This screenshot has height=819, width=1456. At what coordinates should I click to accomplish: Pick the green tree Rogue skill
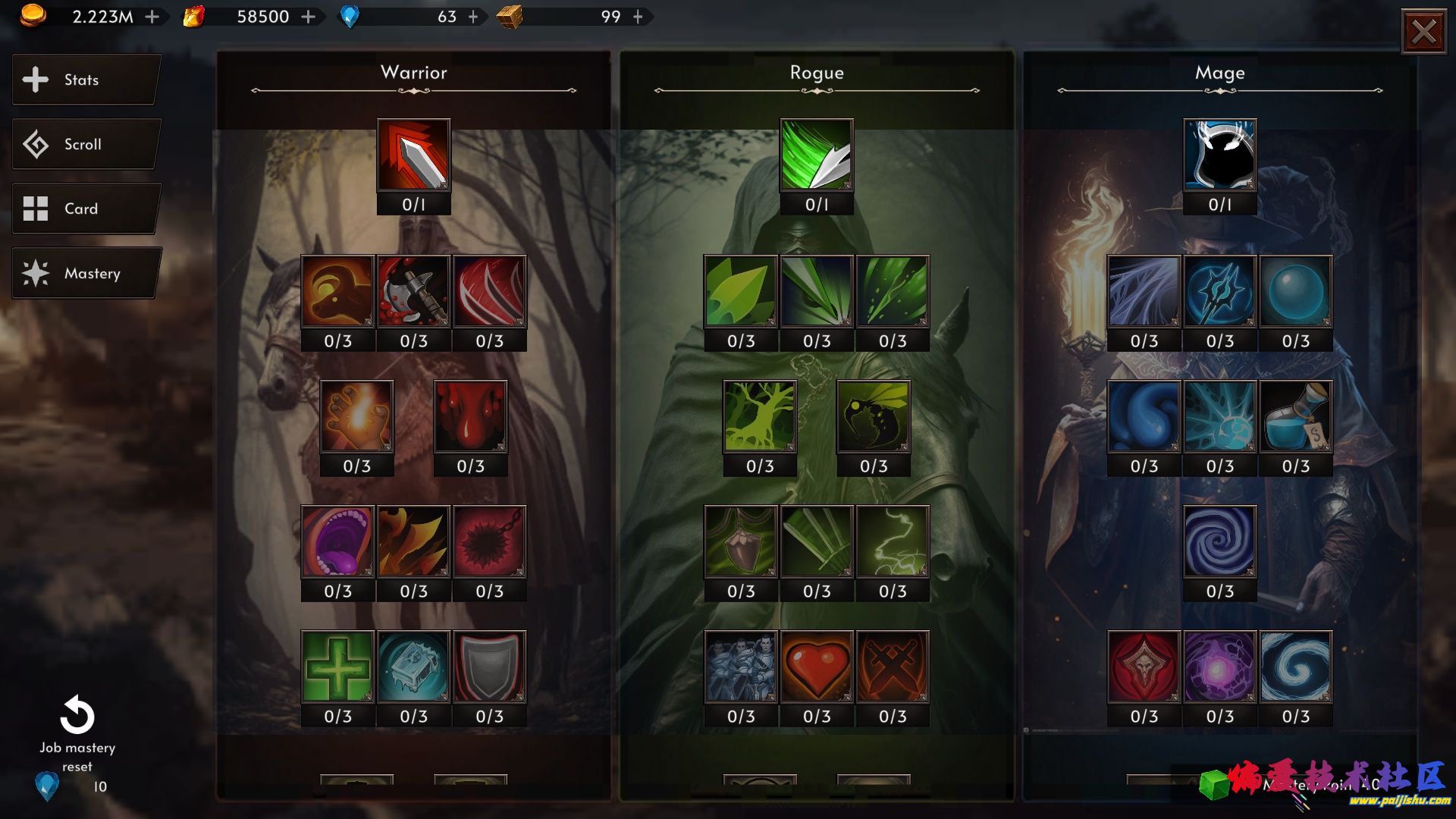760,417
